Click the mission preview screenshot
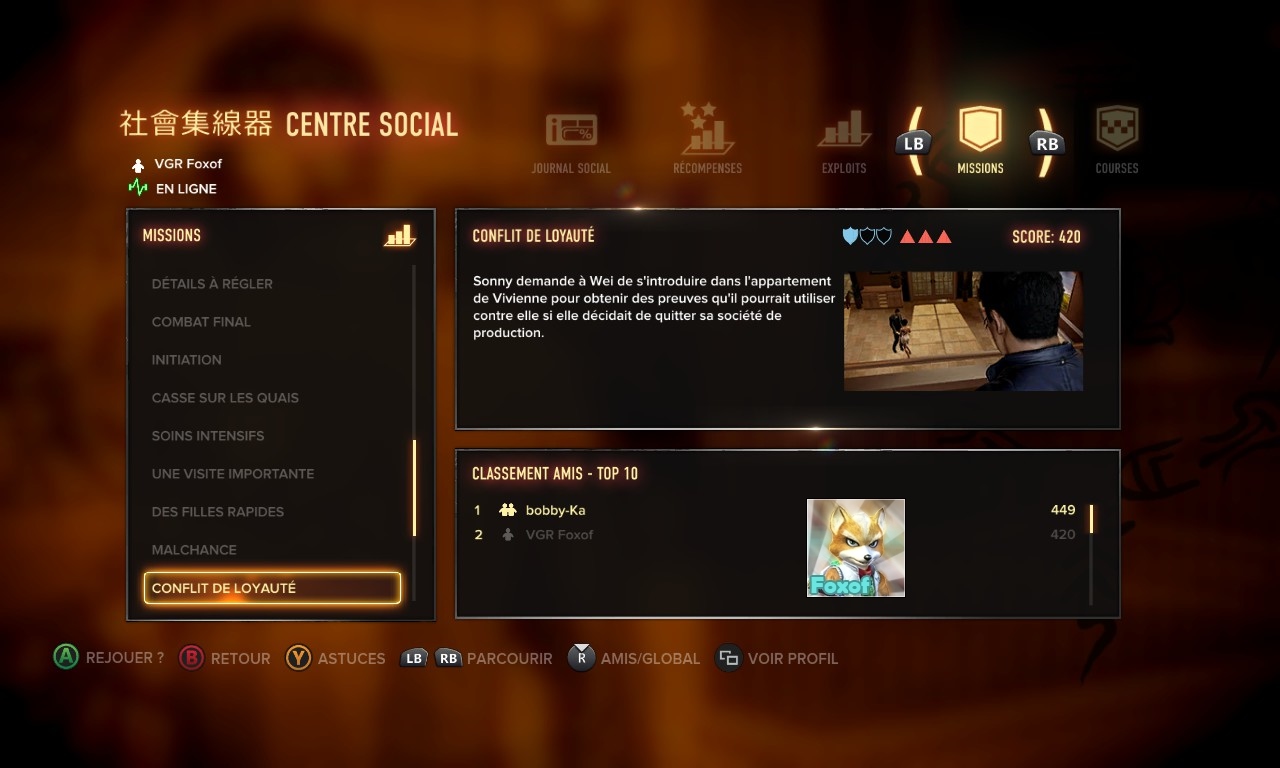The height and width of the screenshot is (768, 1280). pos(963,331)
